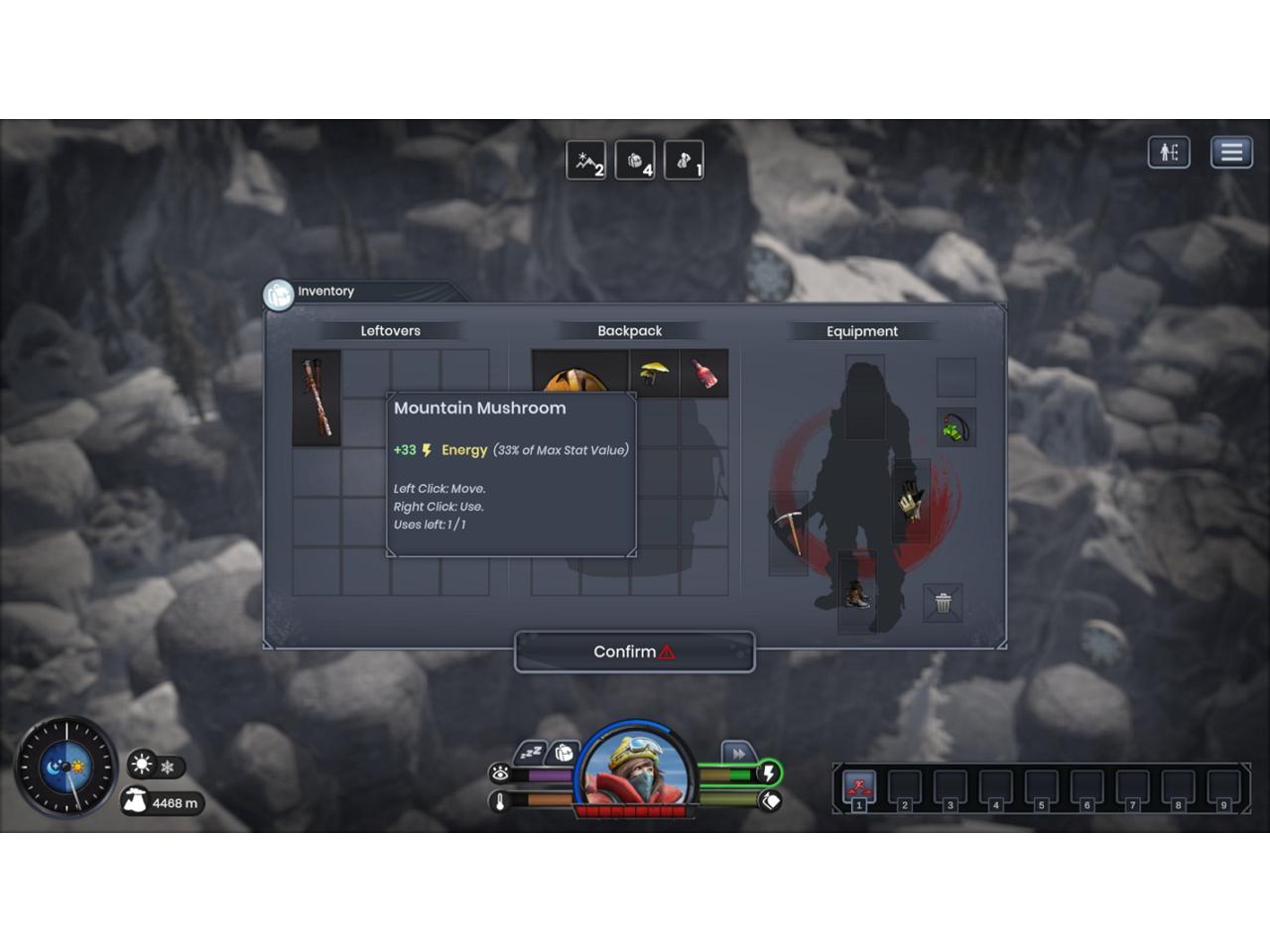Select the equipped boots slot
Screen dimensions: 1270x952
click(856, 592)
